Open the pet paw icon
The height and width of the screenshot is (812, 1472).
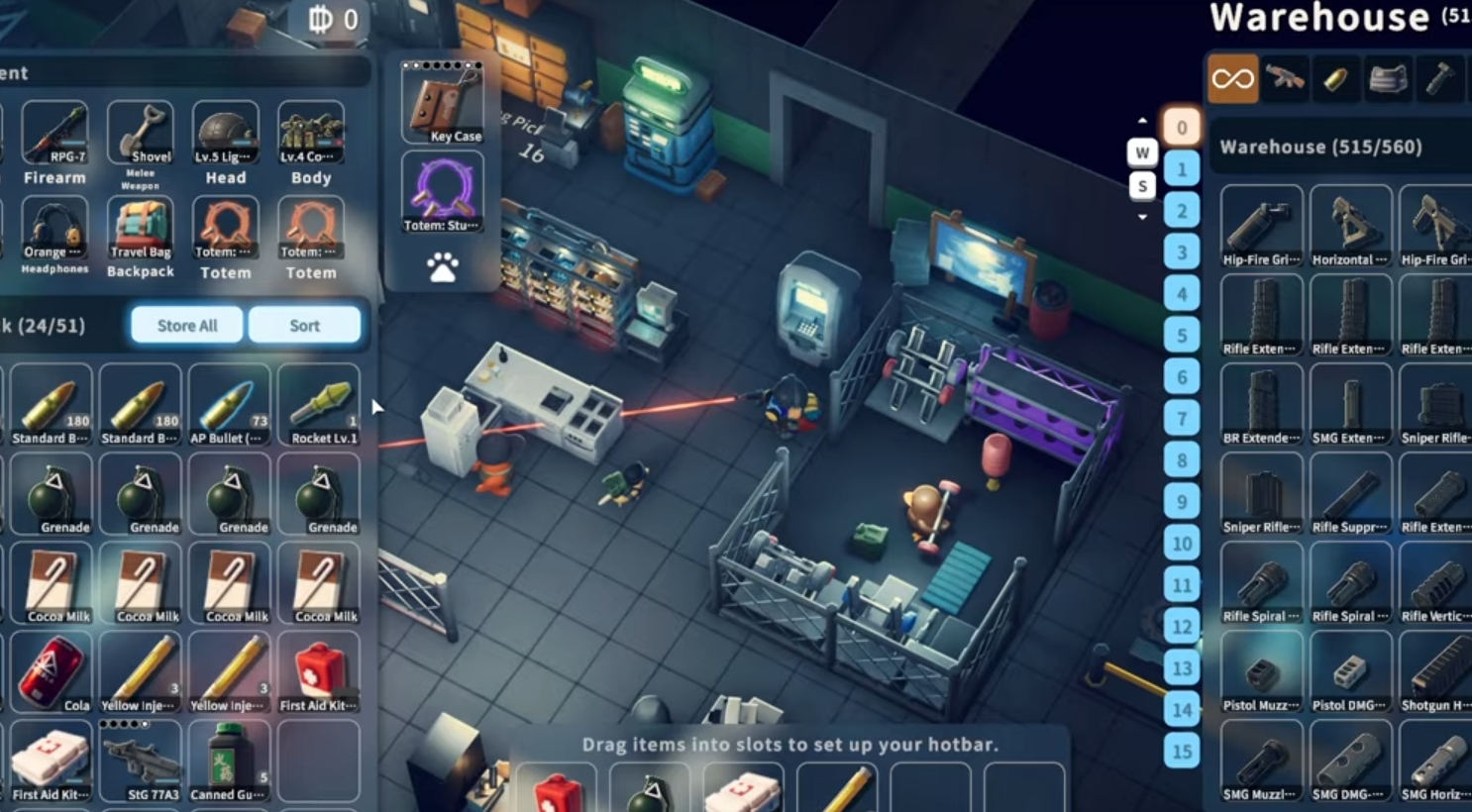point(442,267)
